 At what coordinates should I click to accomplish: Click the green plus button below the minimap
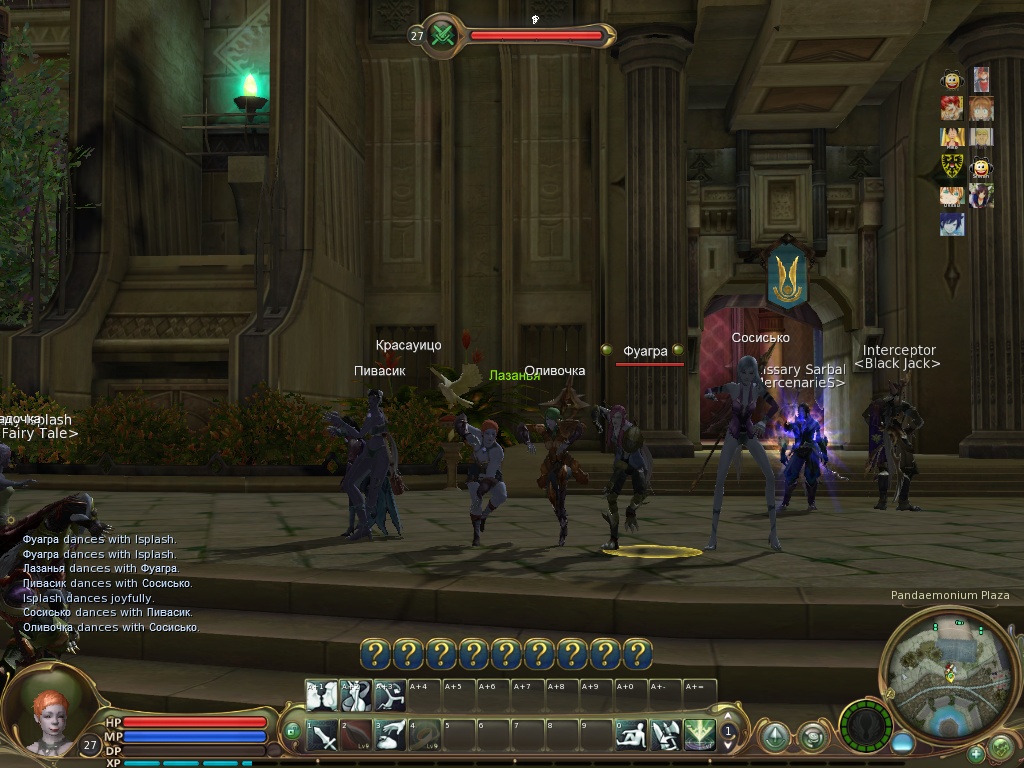[976, 753]
